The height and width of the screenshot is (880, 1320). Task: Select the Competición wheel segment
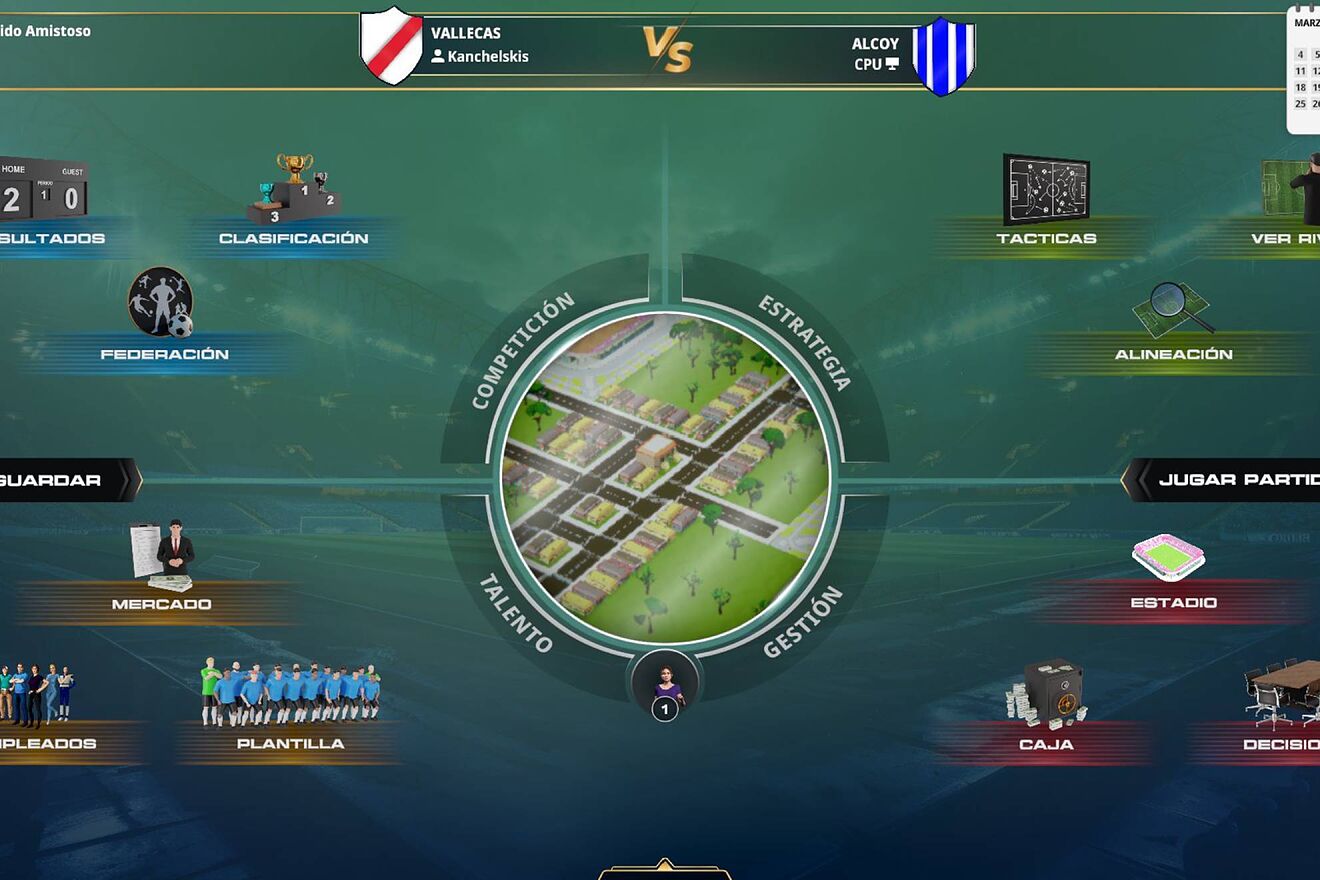[x=522, y=350]
